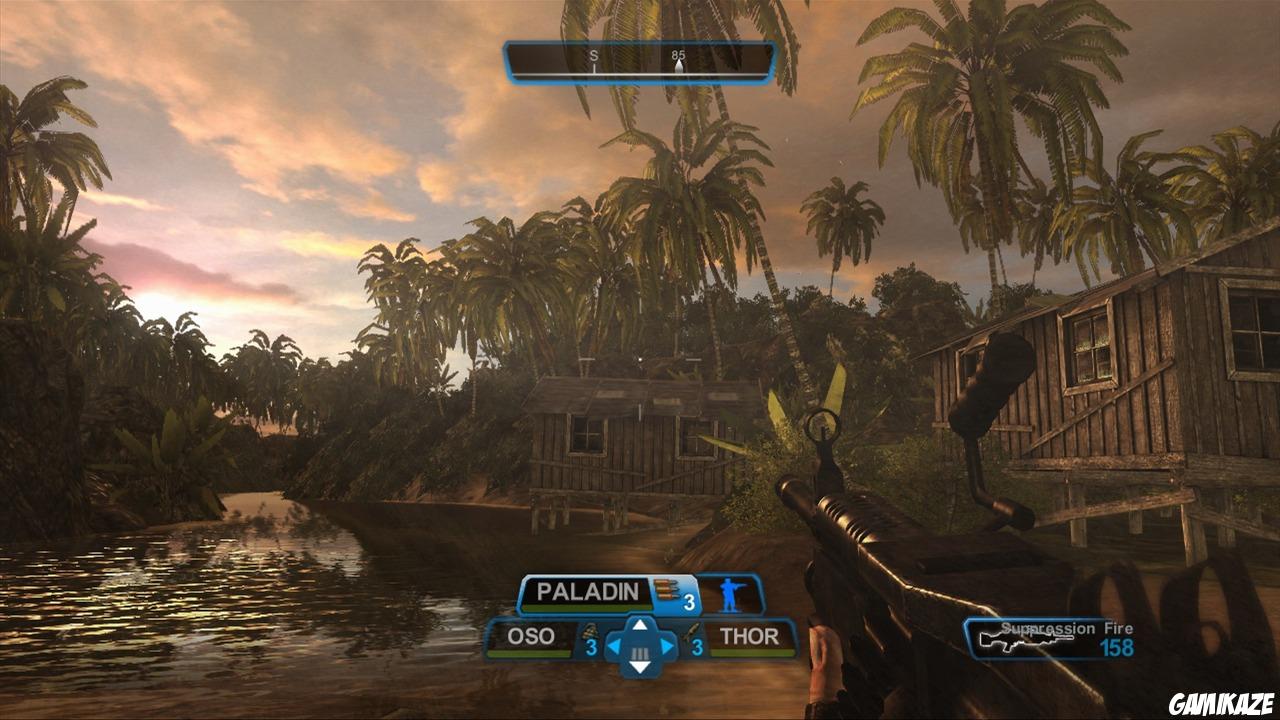Open the compass heading bar
The image size is (1280, 720).
tap(640, 62)
